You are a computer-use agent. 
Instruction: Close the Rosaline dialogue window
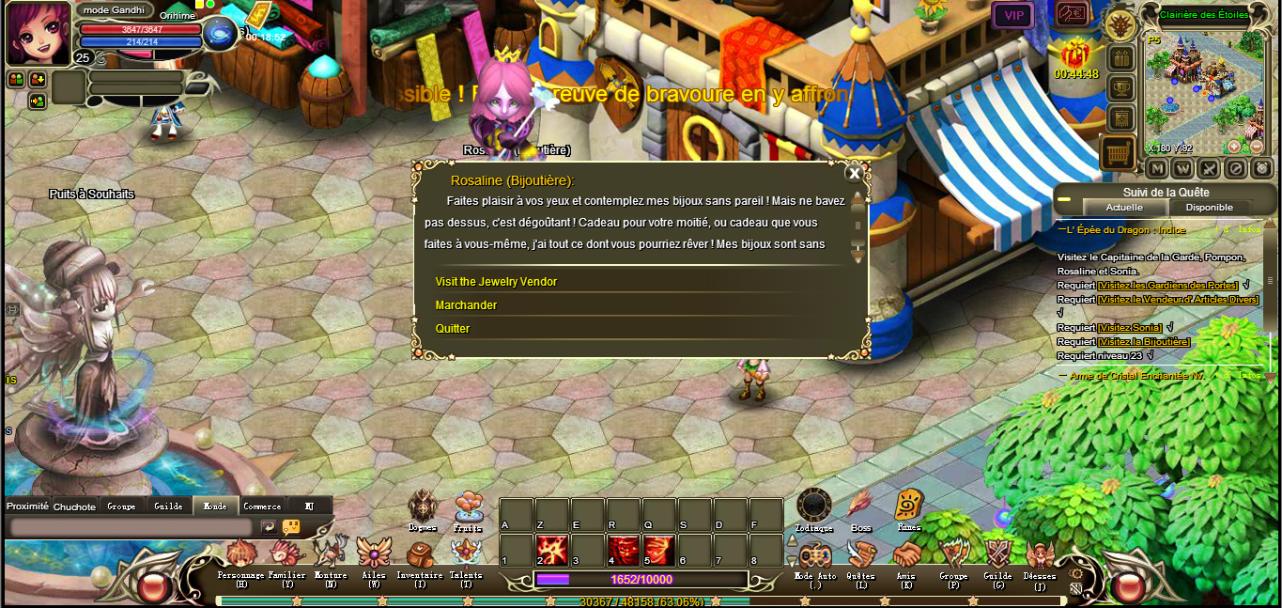854,173
